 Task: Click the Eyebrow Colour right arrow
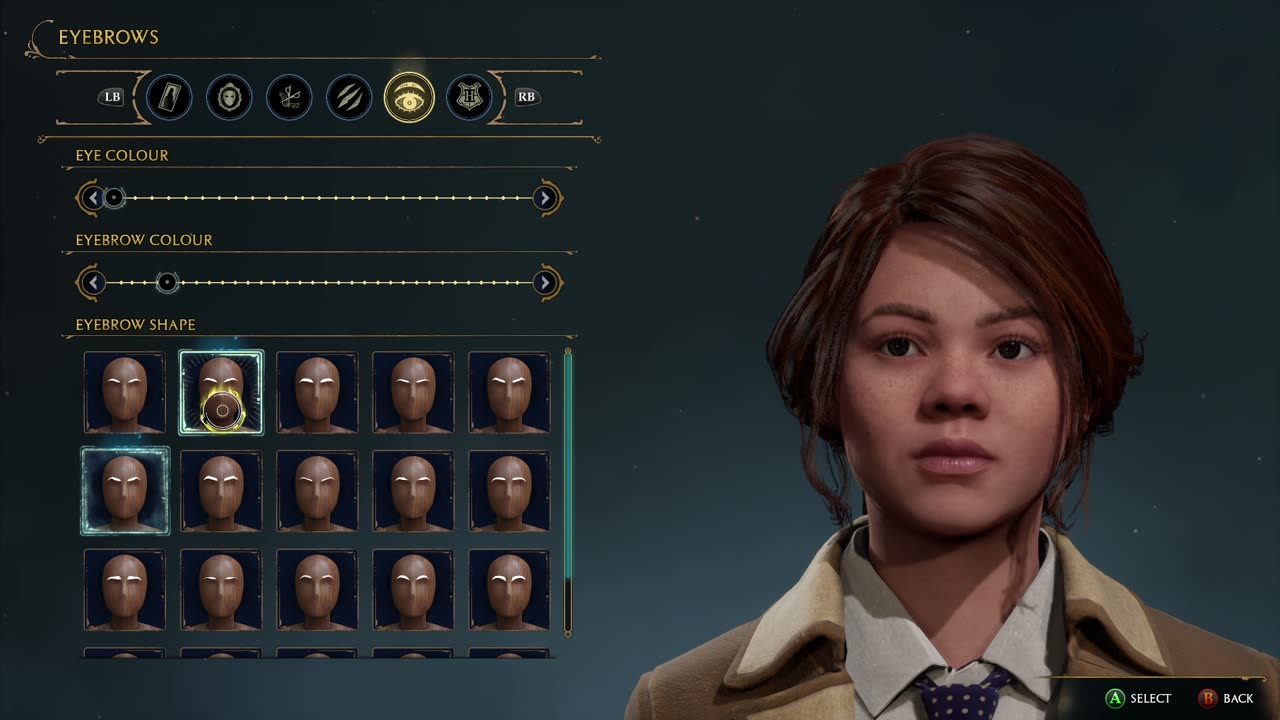click(545, 283)
